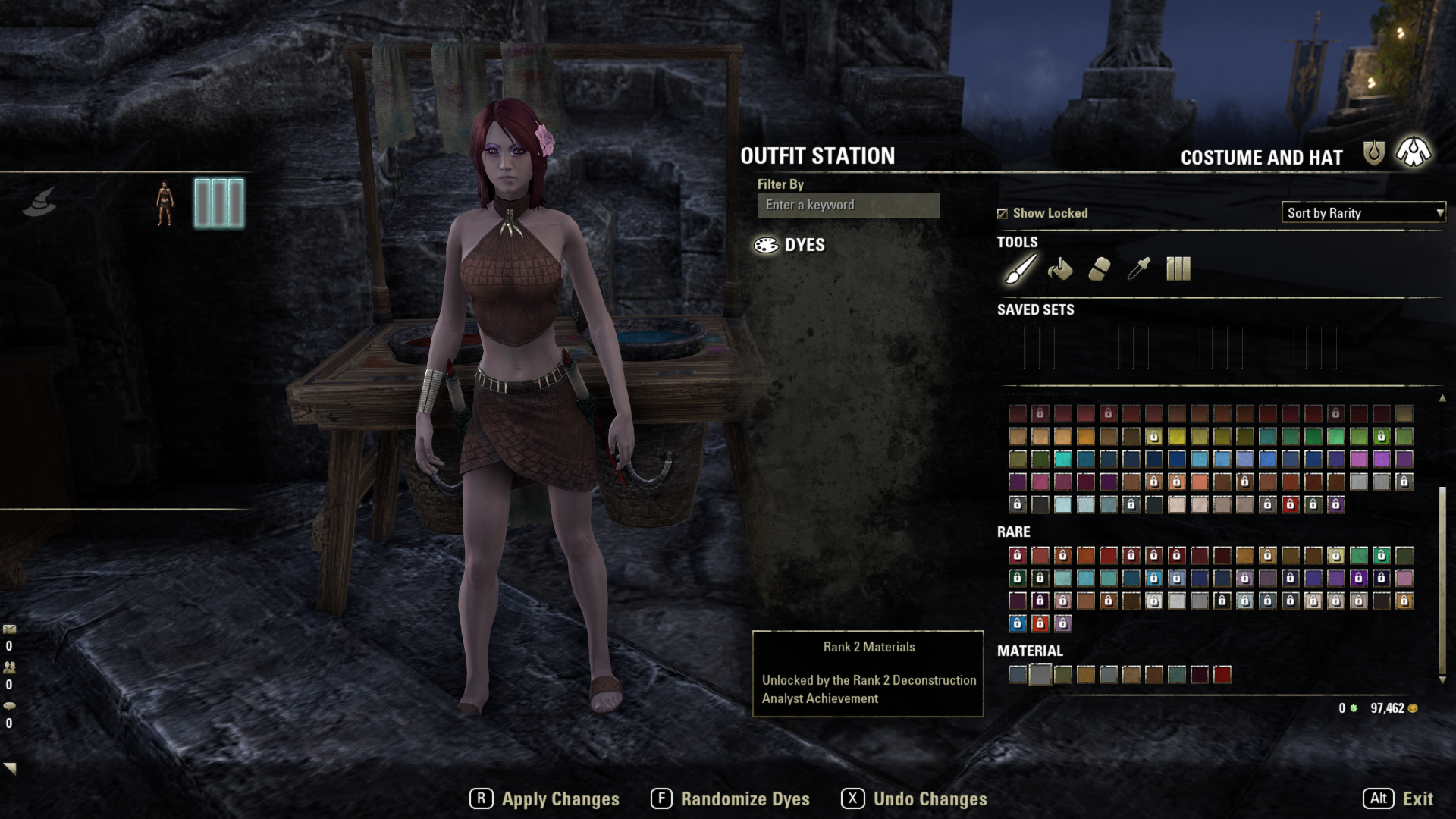Choose the paint bucket fill tool
1456x819 pixels.
coord(1059,269)
